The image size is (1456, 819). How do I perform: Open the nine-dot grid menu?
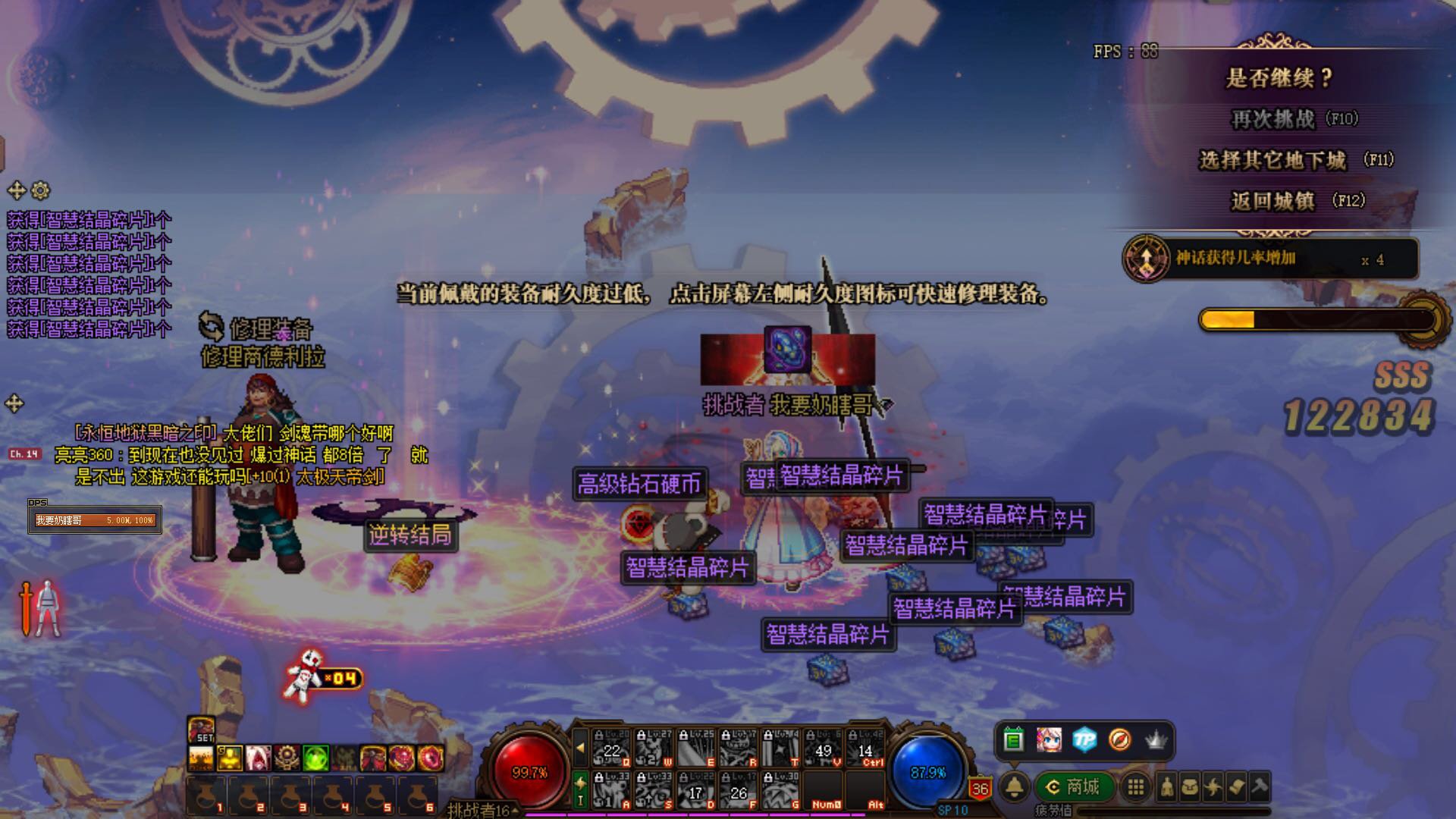(1135, 787)
